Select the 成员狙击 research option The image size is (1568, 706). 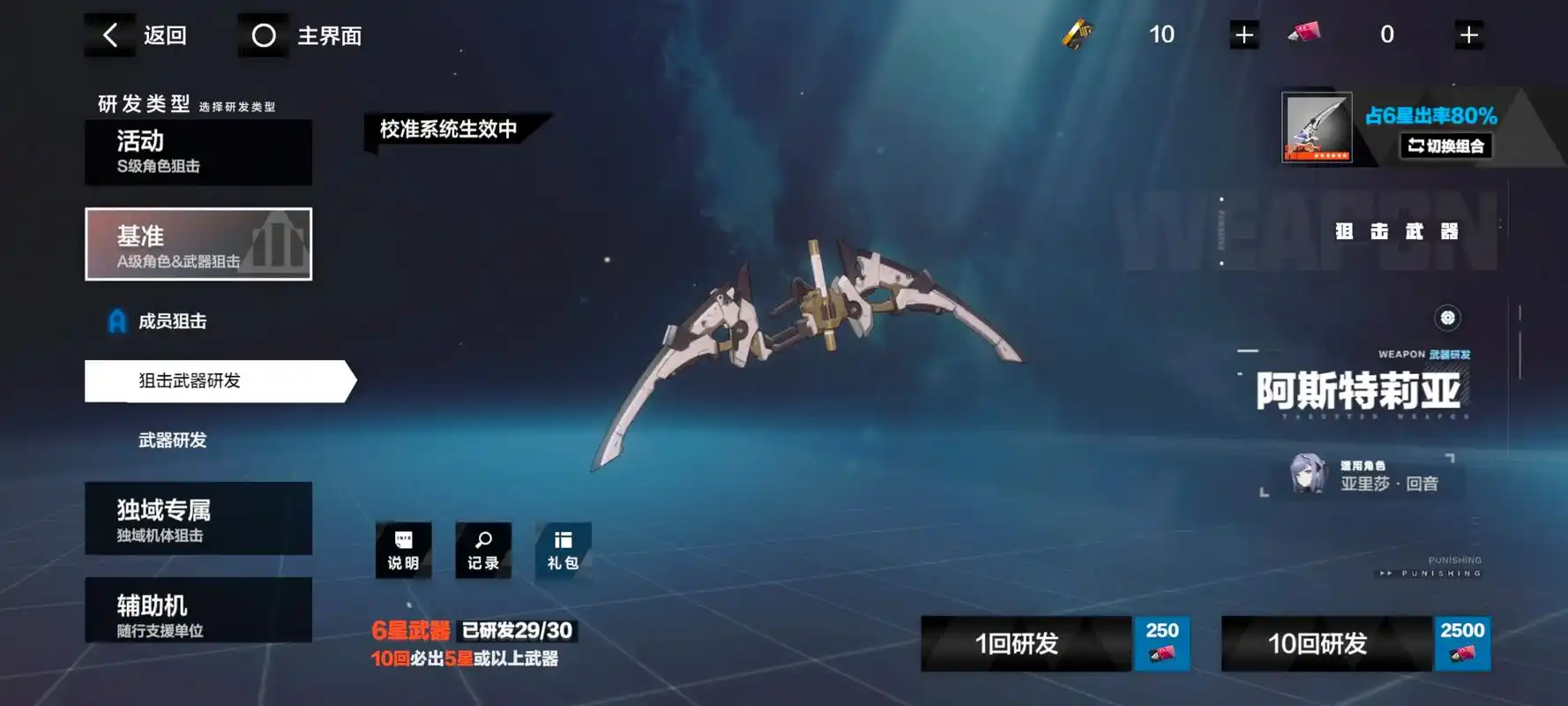[171, 321]
